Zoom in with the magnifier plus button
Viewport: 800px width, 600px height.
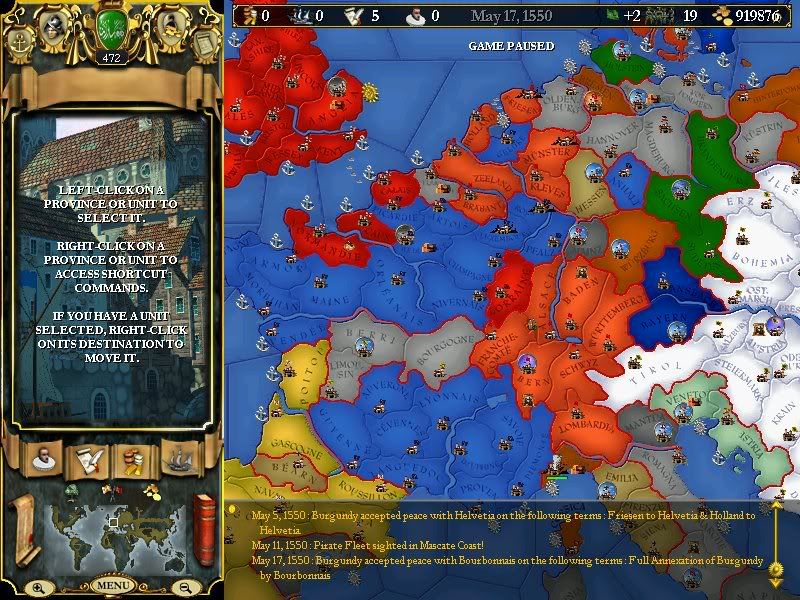38,587
